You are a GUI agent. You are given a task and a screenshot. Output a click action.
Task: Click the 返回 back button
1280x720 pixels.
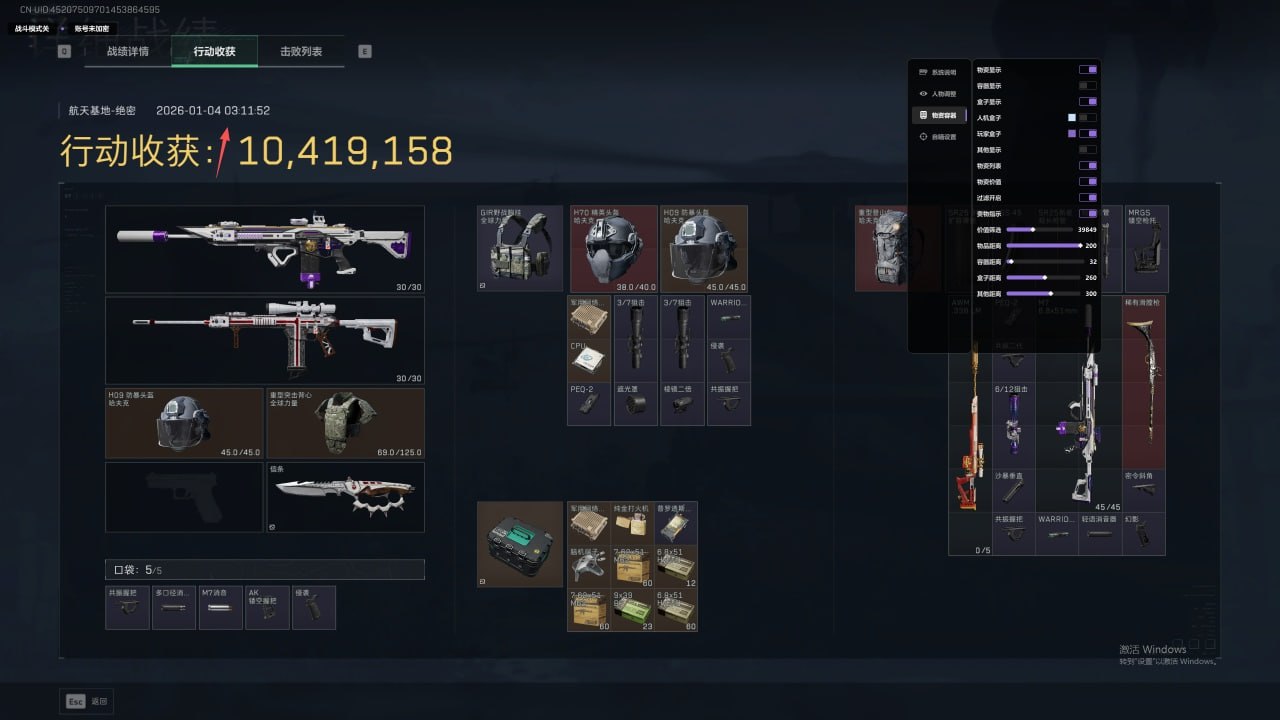click(87, 701)
